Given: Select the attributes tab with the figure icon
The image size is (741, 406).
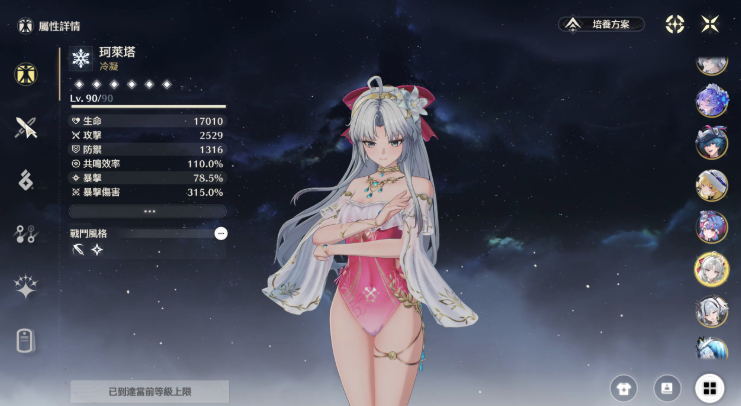Looking at the screenshot, I should (x=26, y=73).
